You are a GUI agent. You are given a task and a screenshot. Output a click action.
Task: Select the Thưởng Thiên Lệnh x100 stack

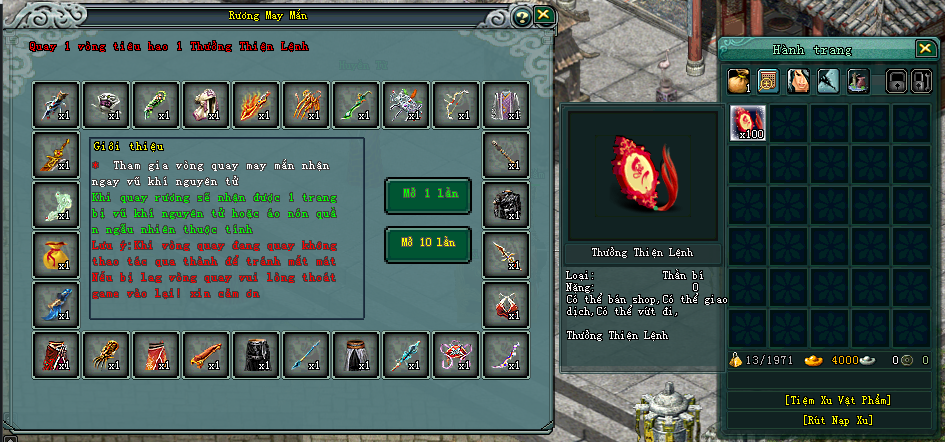point(746,121)
